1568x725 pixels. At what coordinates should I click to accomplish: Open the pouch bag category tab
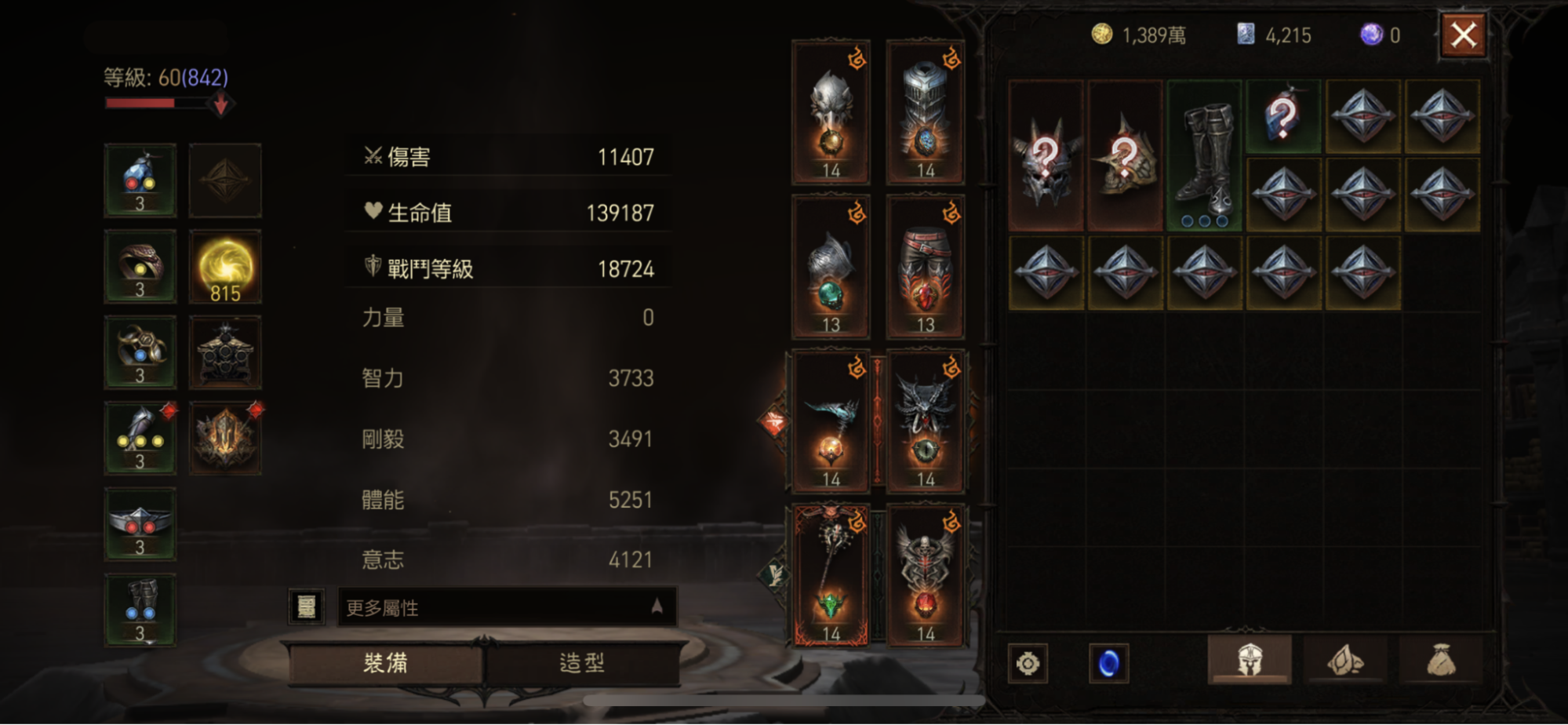[1442, 661]
